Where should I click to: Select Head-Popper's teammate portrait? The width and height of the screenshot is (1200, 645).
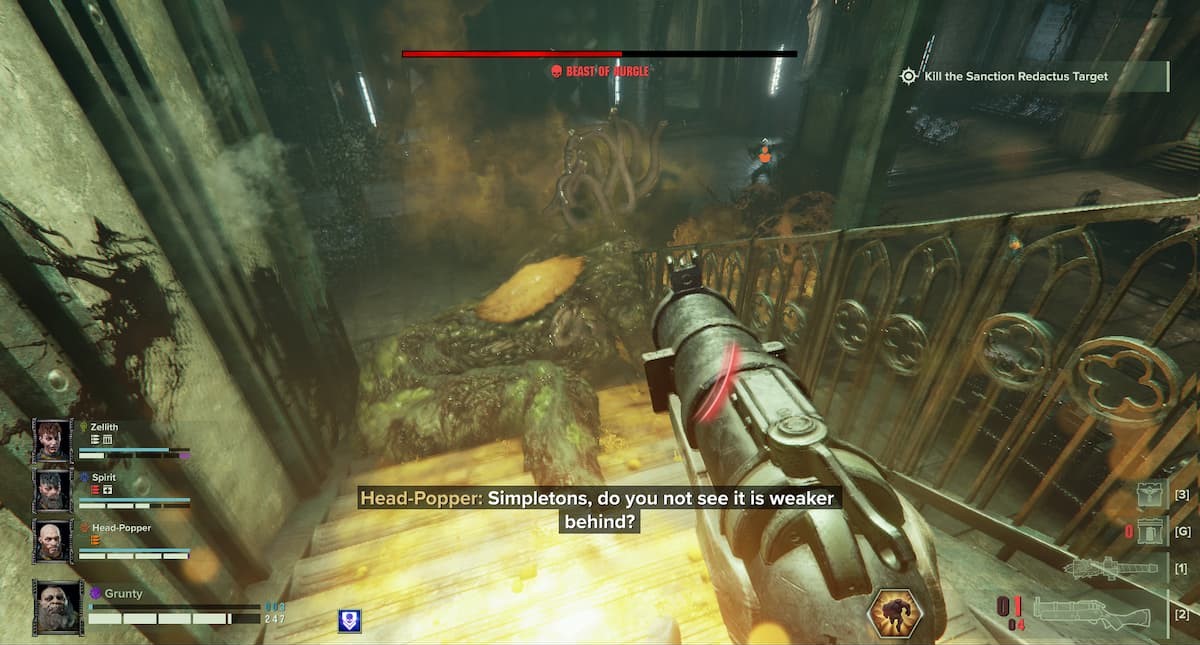[52, 540]
